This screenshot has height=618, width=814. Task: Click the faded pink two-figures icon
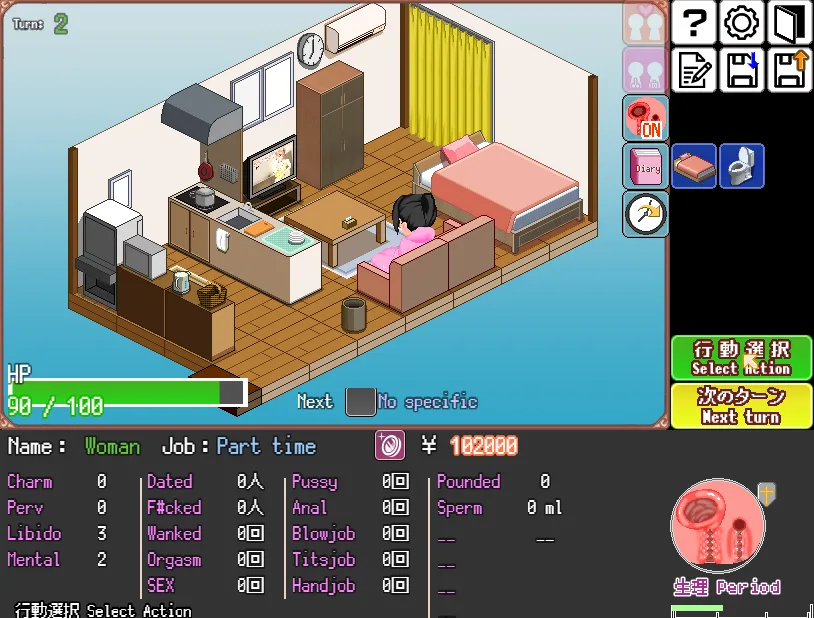(x=645, y=70)
